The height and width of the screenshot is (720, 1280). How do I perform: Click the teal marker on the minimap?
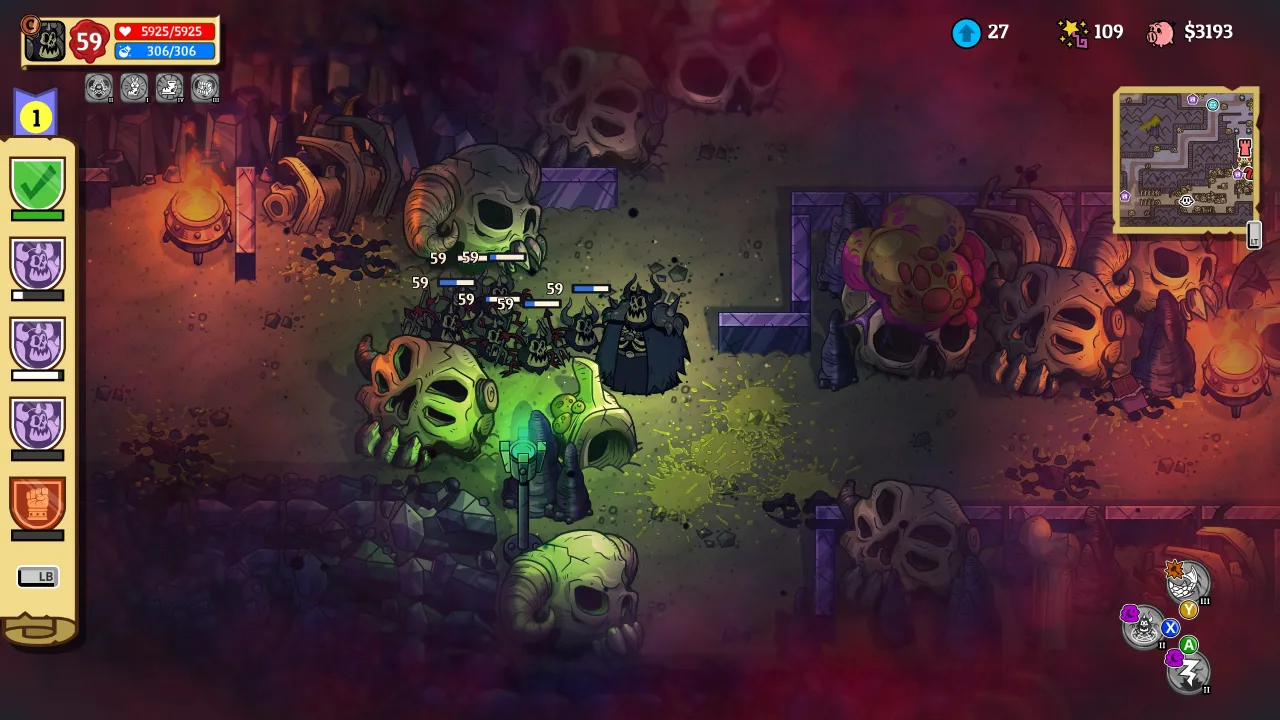1213,104
